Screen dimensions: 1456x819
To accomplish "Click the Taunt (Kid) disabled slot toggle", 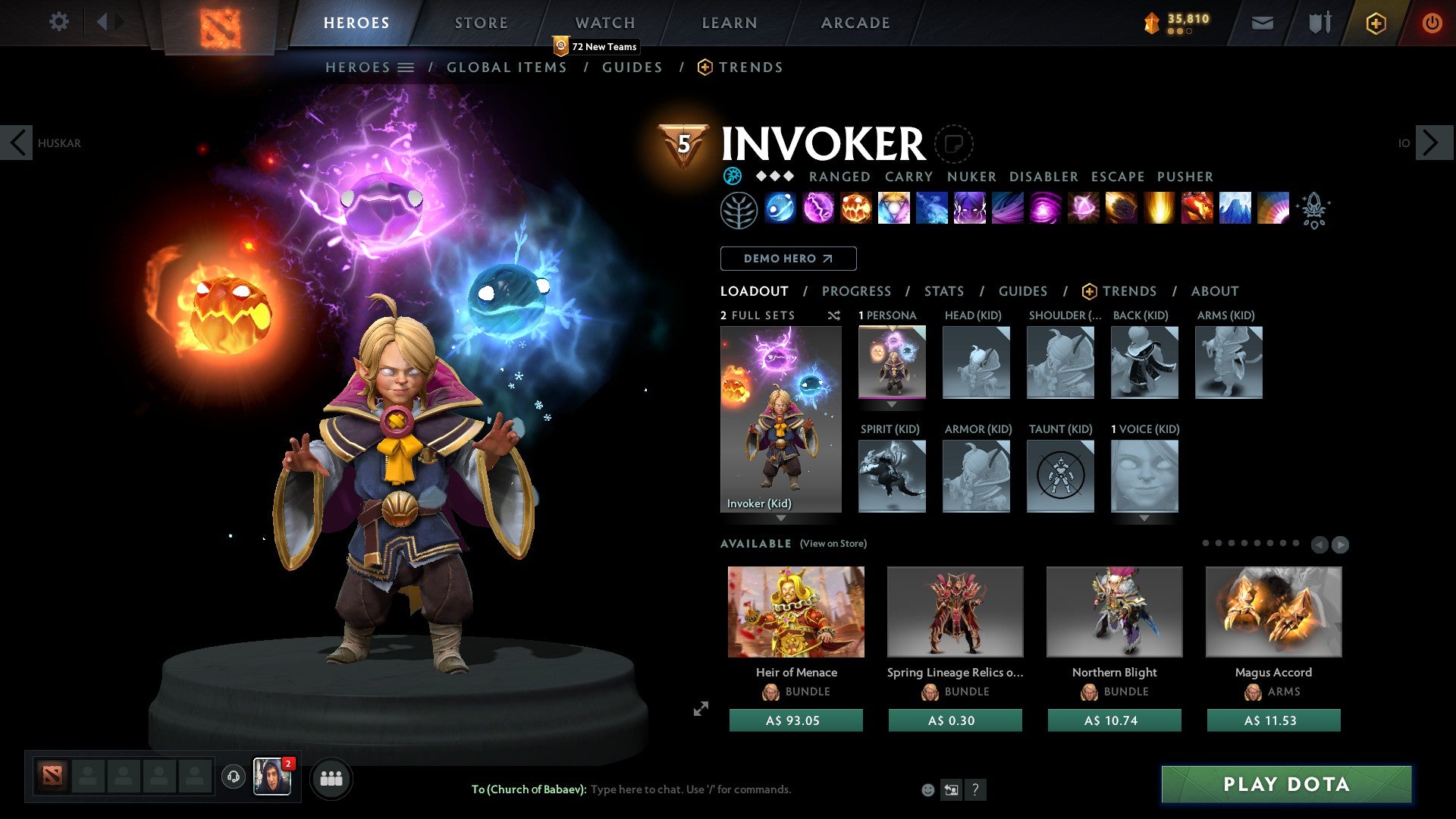I will [1060, 475].
